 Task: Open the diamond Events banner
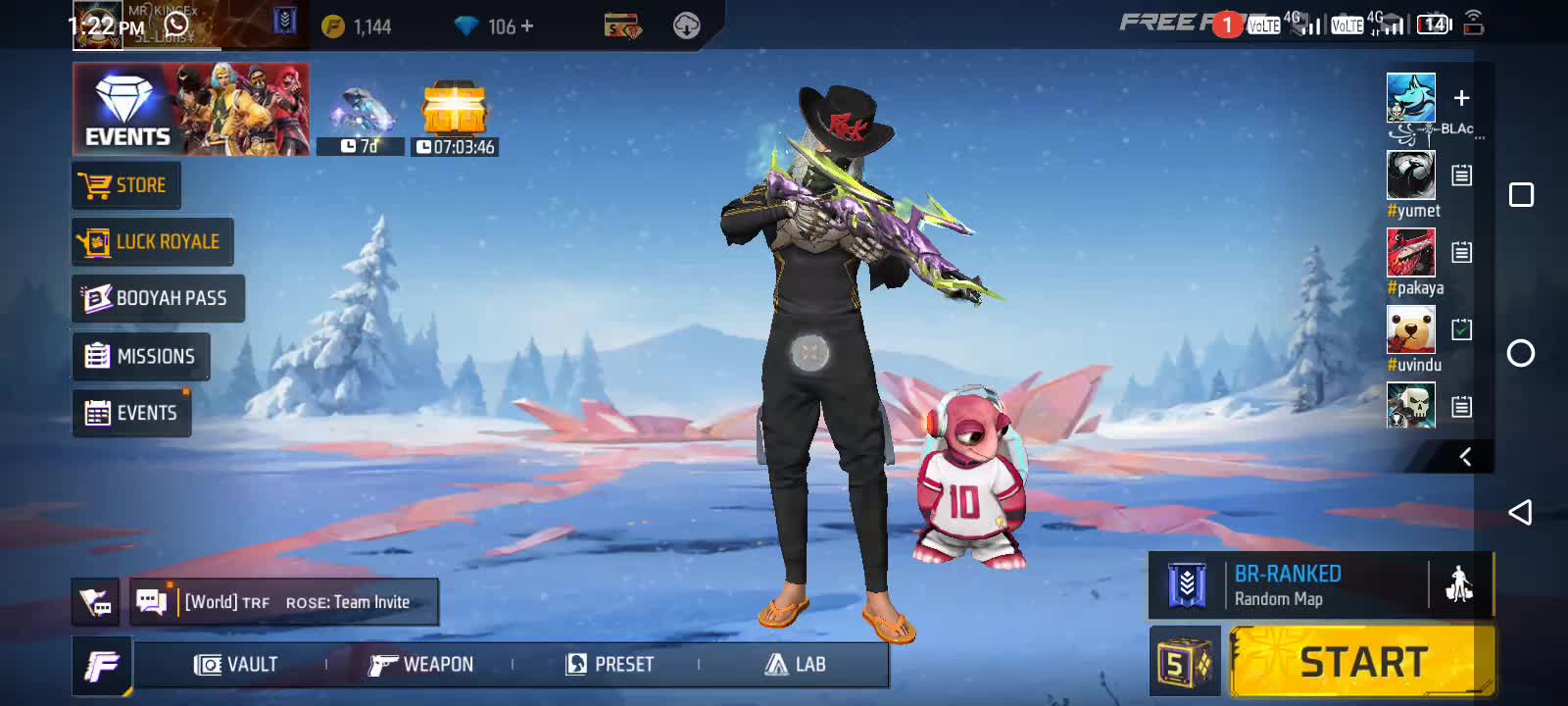[191, 109]
